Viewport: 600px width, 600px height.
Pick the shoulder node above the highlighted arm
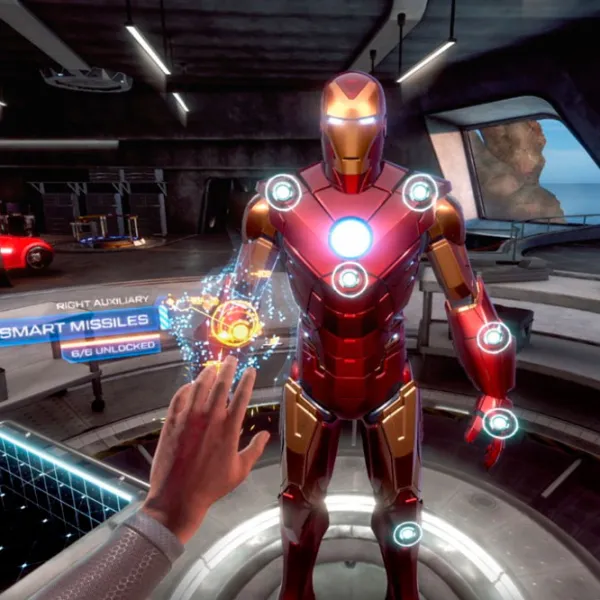[283, 192]
